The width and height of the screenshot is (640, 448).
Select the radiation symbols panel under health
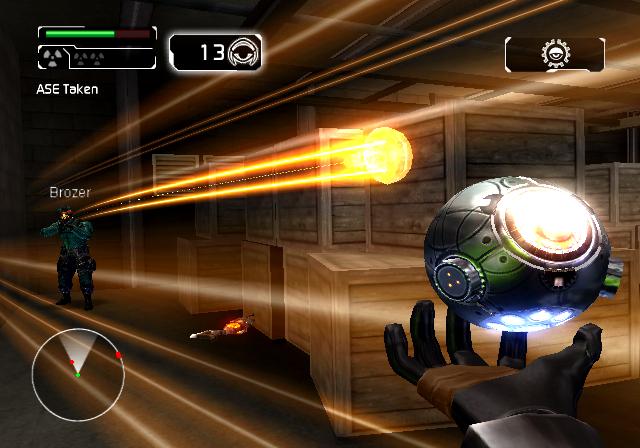97,58
